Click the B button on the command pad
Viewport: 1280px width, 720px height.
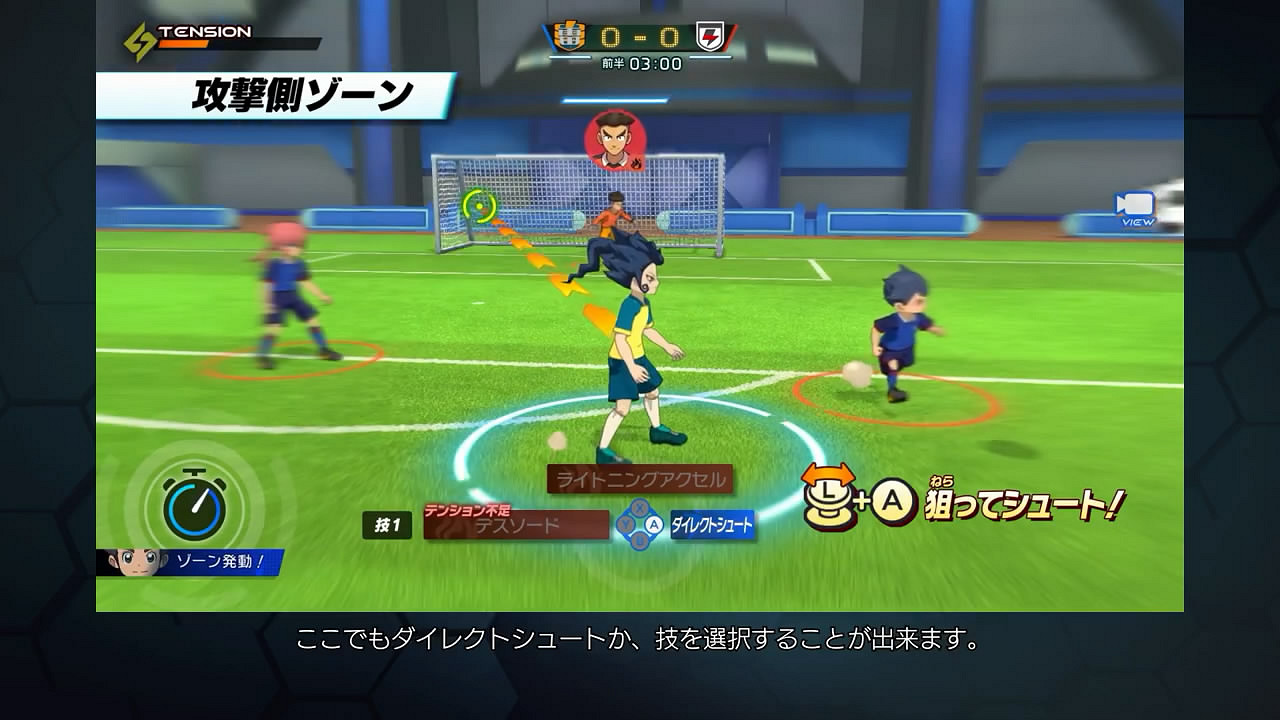(x=641, y=539)
